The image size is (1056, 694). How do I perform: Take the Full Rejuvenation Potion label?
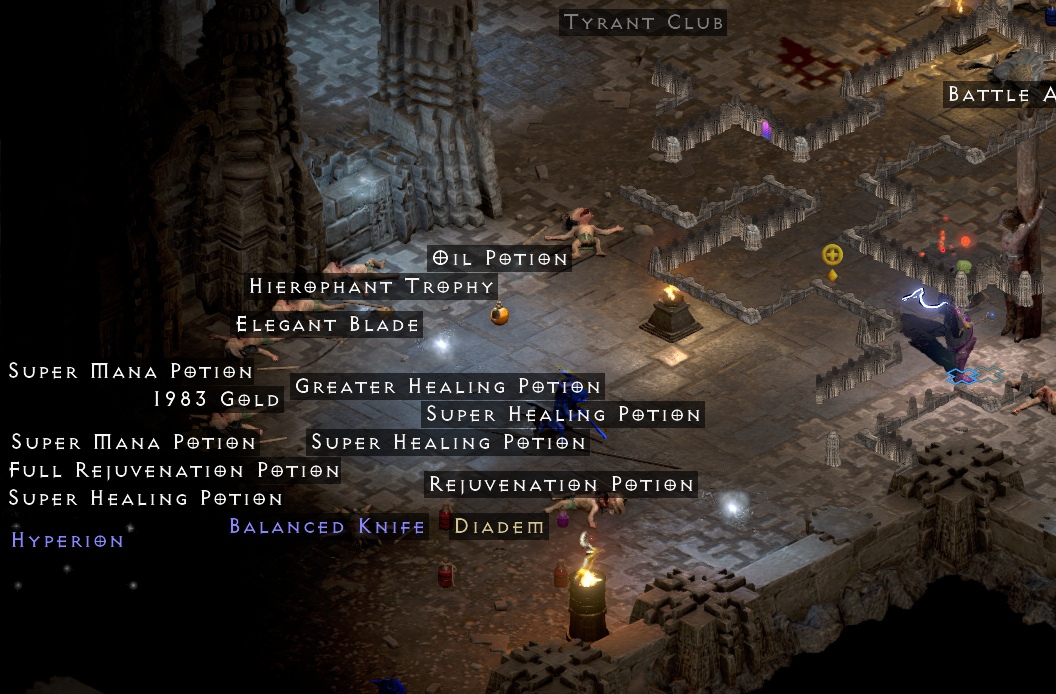[x=175, y=470]
